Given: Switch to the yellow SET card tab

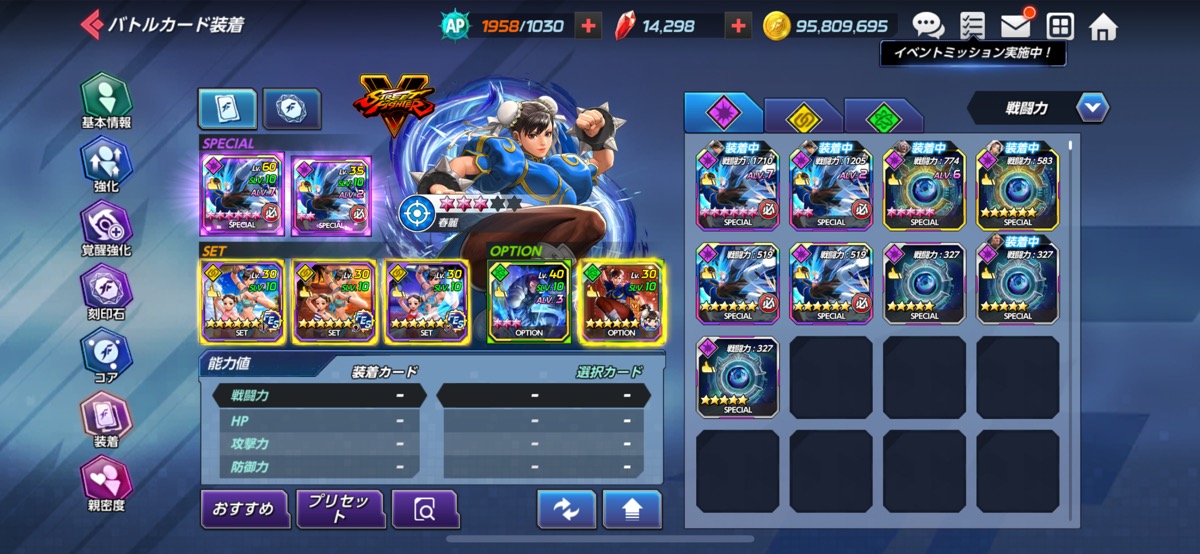Looking at the screenshot, I should (x=802, y=115).
